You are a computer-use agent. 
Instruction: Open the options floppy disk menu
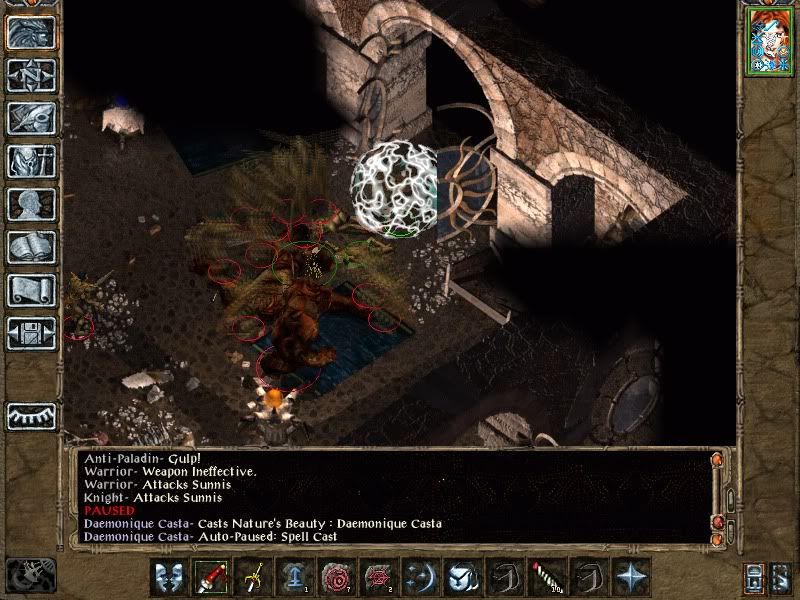tap(31, 333)
